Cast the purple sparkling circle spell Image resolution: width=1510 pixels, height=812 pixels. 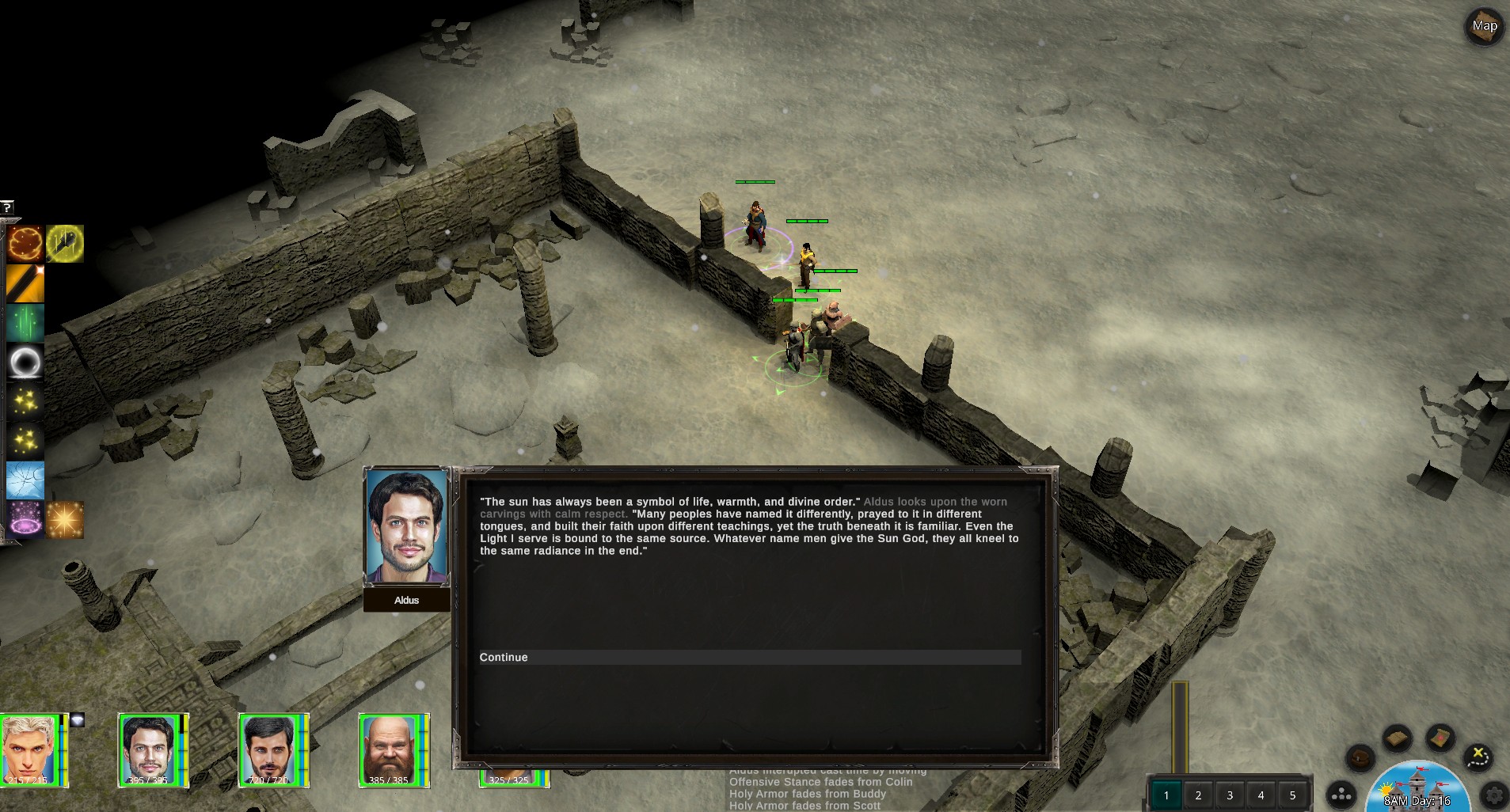25,520
